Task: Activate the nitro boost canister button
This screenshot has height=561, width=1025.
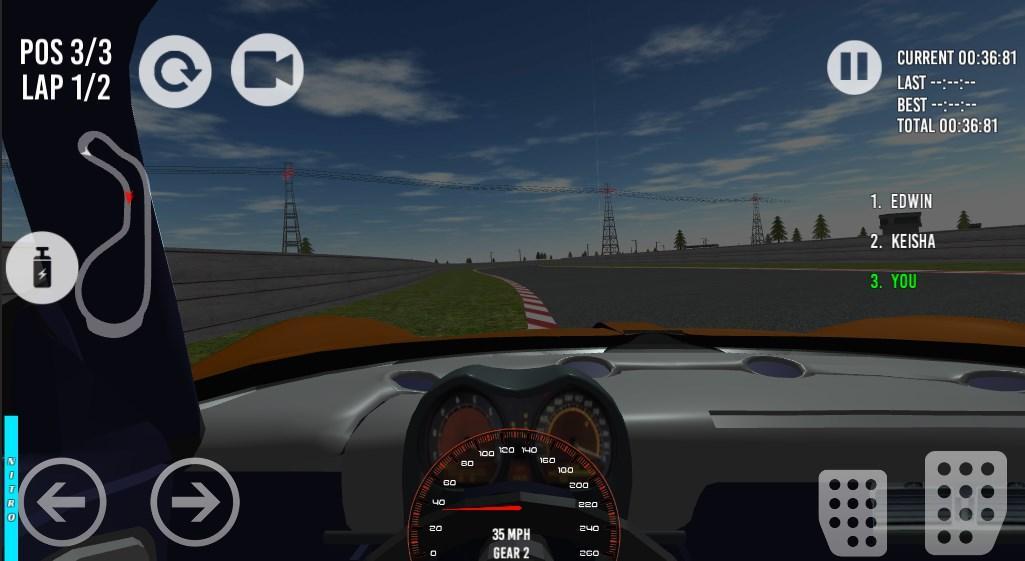Action: (42, 269)
